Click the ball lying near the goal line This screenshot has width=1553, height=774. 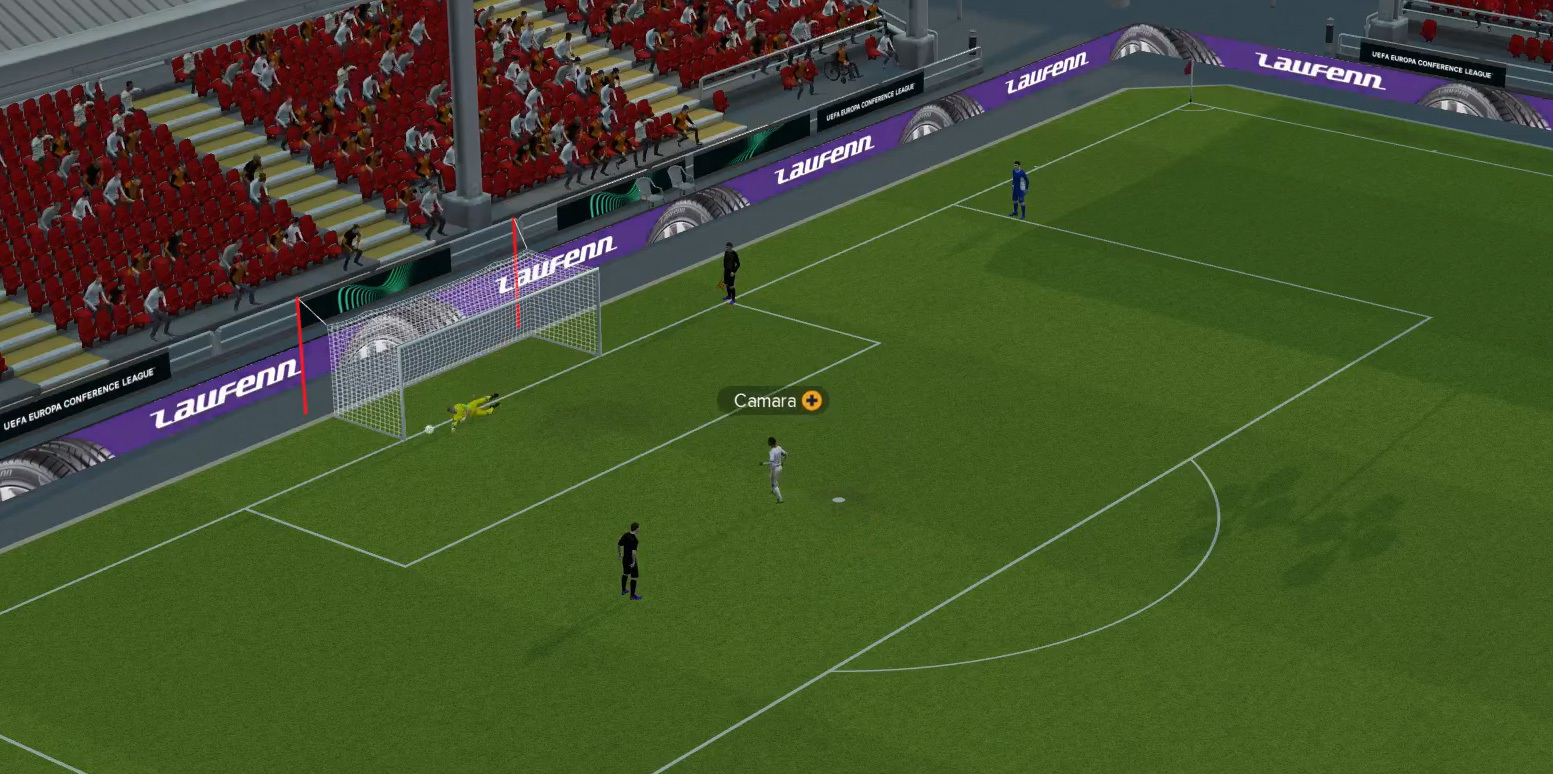tap(429, 428)
